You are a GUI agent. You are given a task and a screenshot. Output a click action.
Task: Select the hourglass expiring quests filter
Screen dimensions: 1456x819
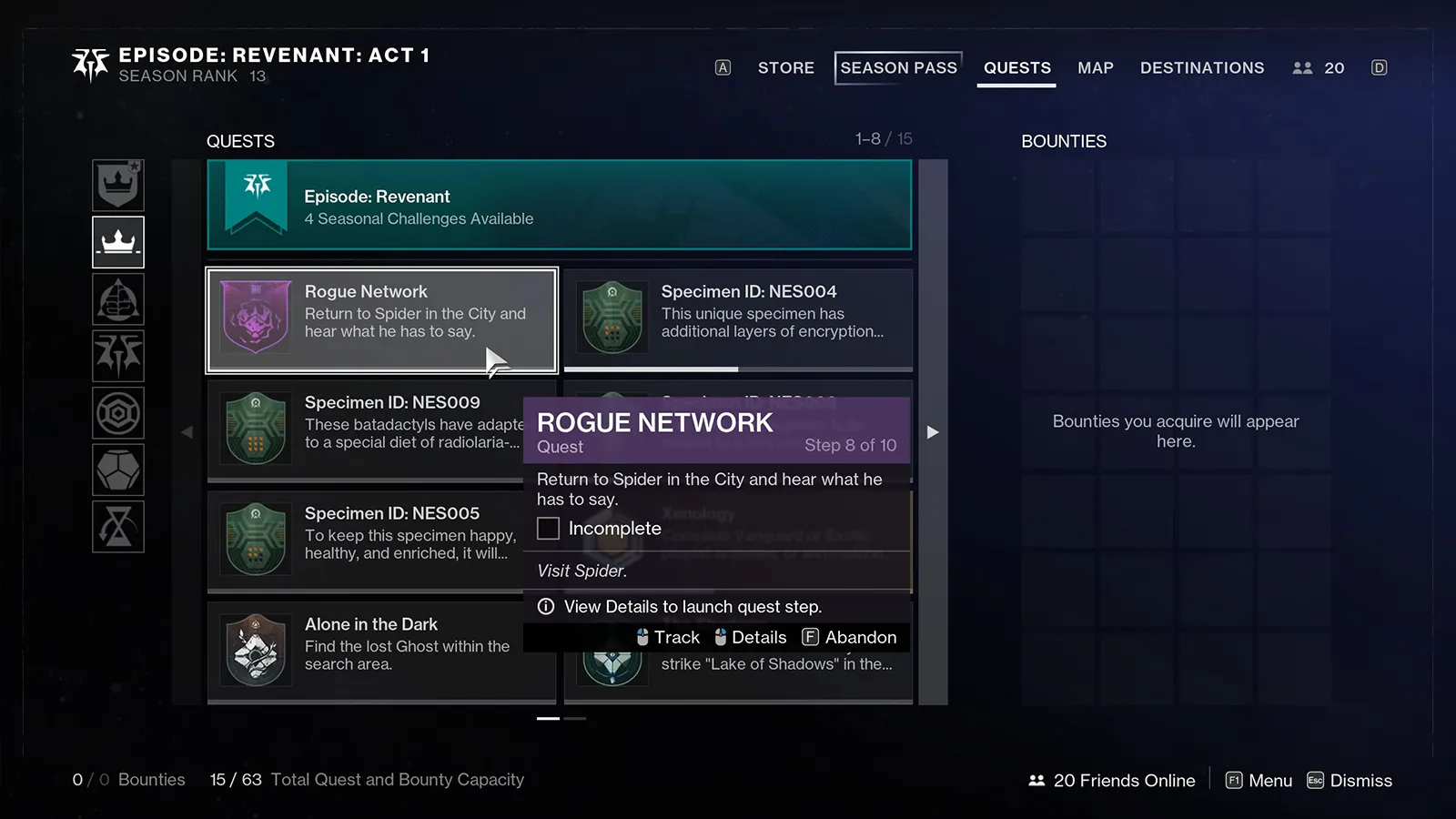coord(118,527)
